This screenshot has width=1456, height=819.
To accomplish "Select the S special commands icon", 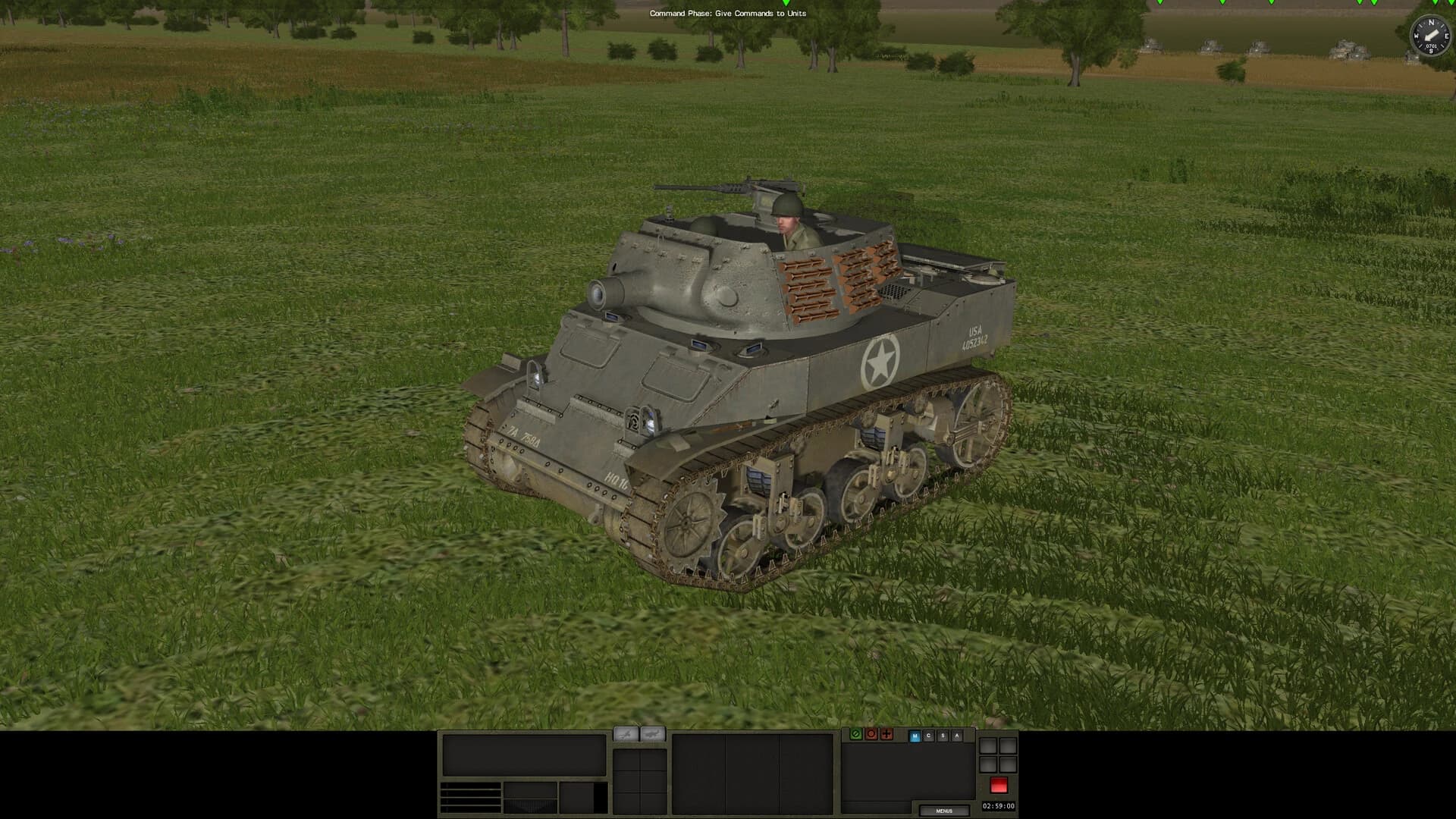I will point(943,736).
